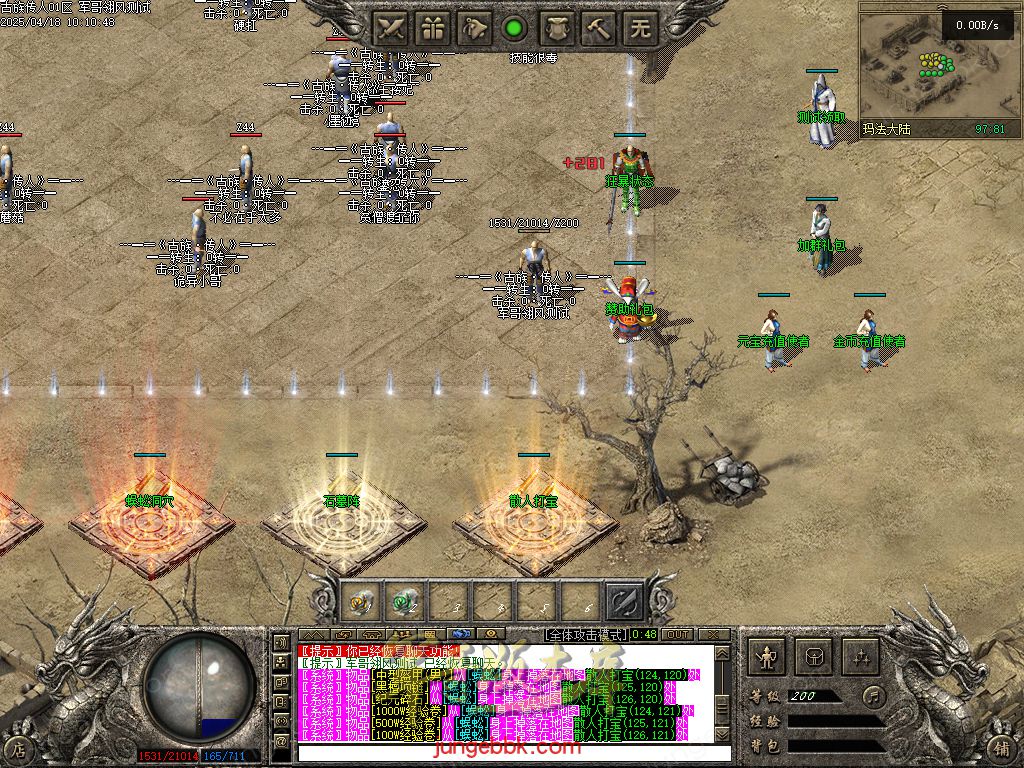Use the green scroll in slot 2
Image resolution: width=1024 pixels, height=768 pixels.
point(404,601)
